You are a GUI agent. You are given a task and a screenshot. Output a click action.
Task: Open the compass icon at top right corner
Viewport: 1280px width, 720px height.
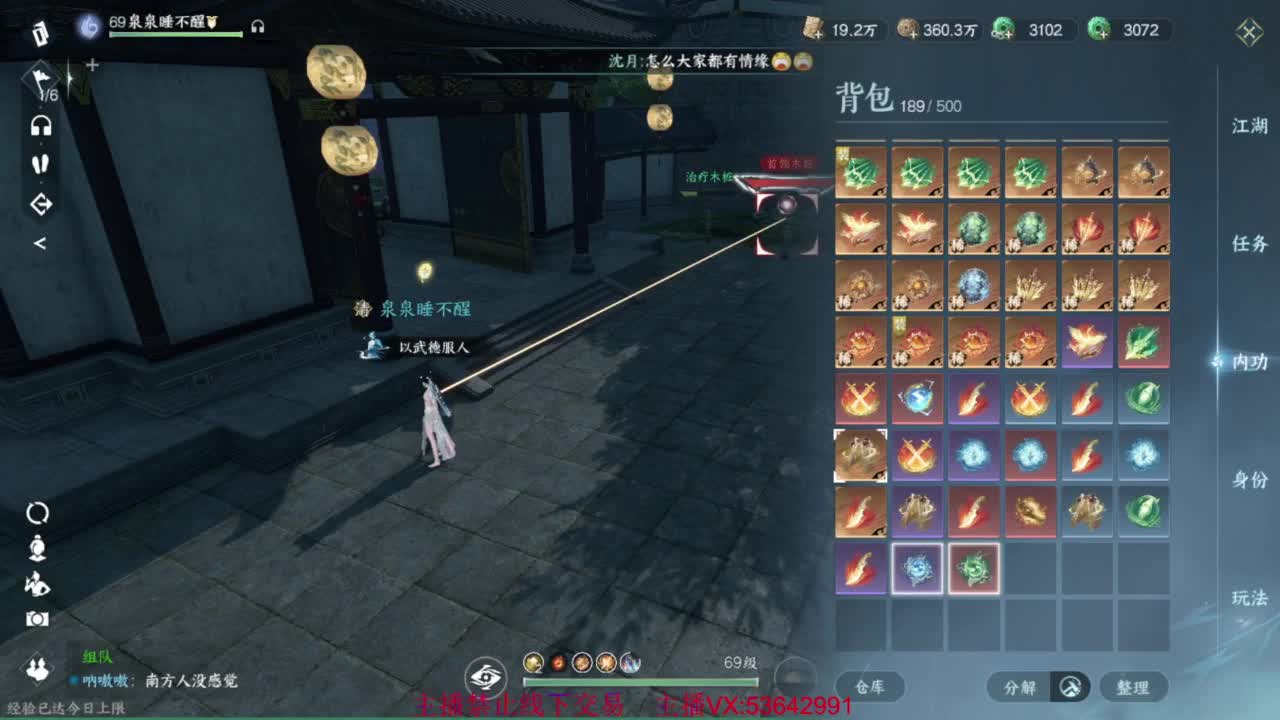pos(1248,32)
